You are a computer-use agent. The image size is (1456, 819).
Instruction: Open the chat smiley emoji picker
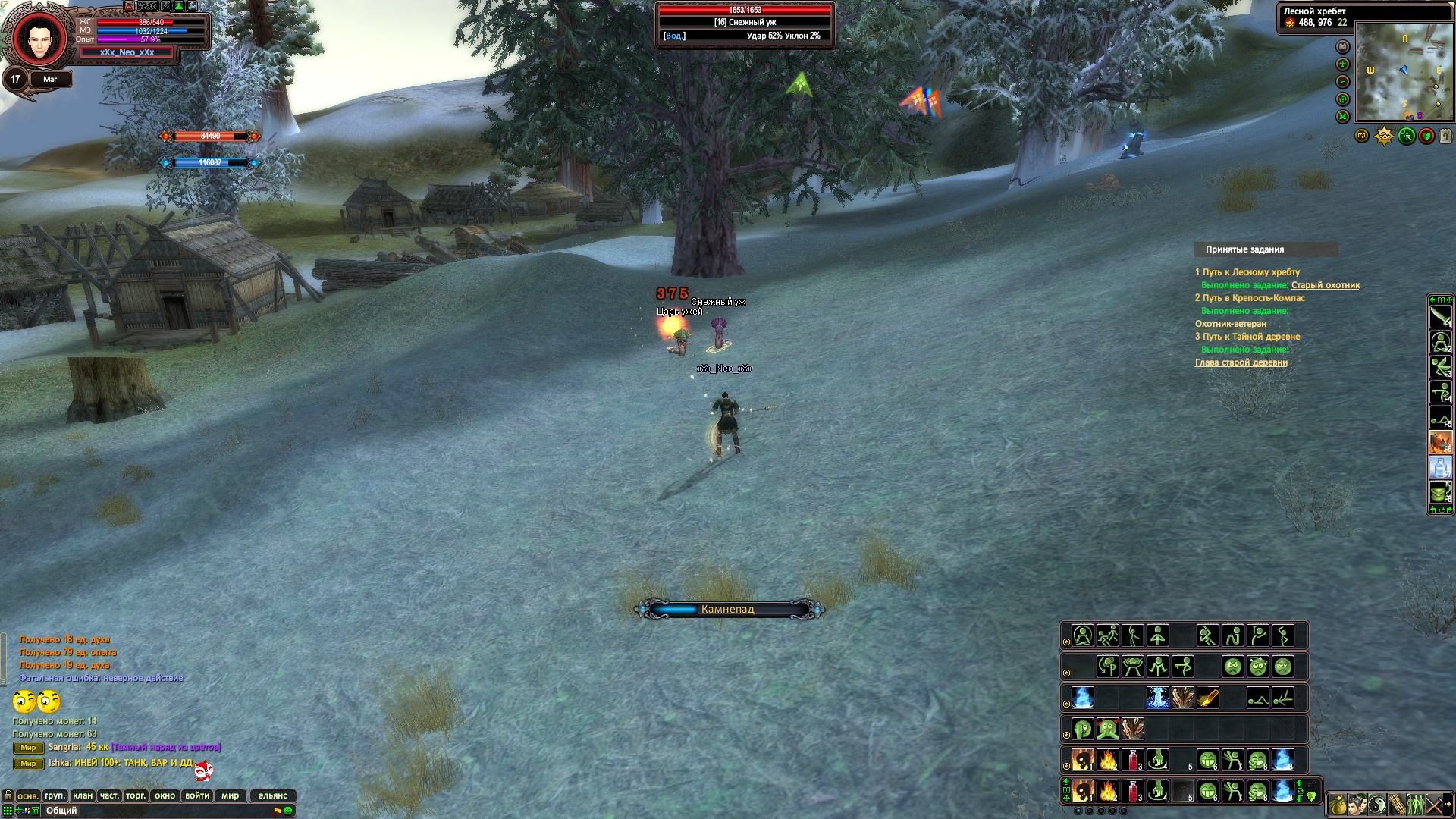coord(287,811)
